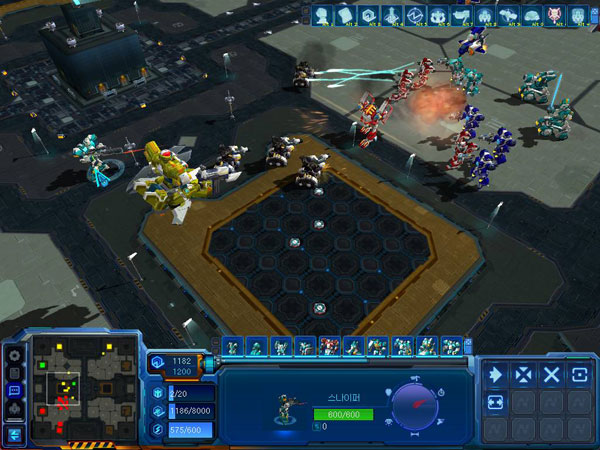The height and width of the screenshot is (450, 600).
Task: Activate the double-arrow patrol command
Action: tap(495, 402)
